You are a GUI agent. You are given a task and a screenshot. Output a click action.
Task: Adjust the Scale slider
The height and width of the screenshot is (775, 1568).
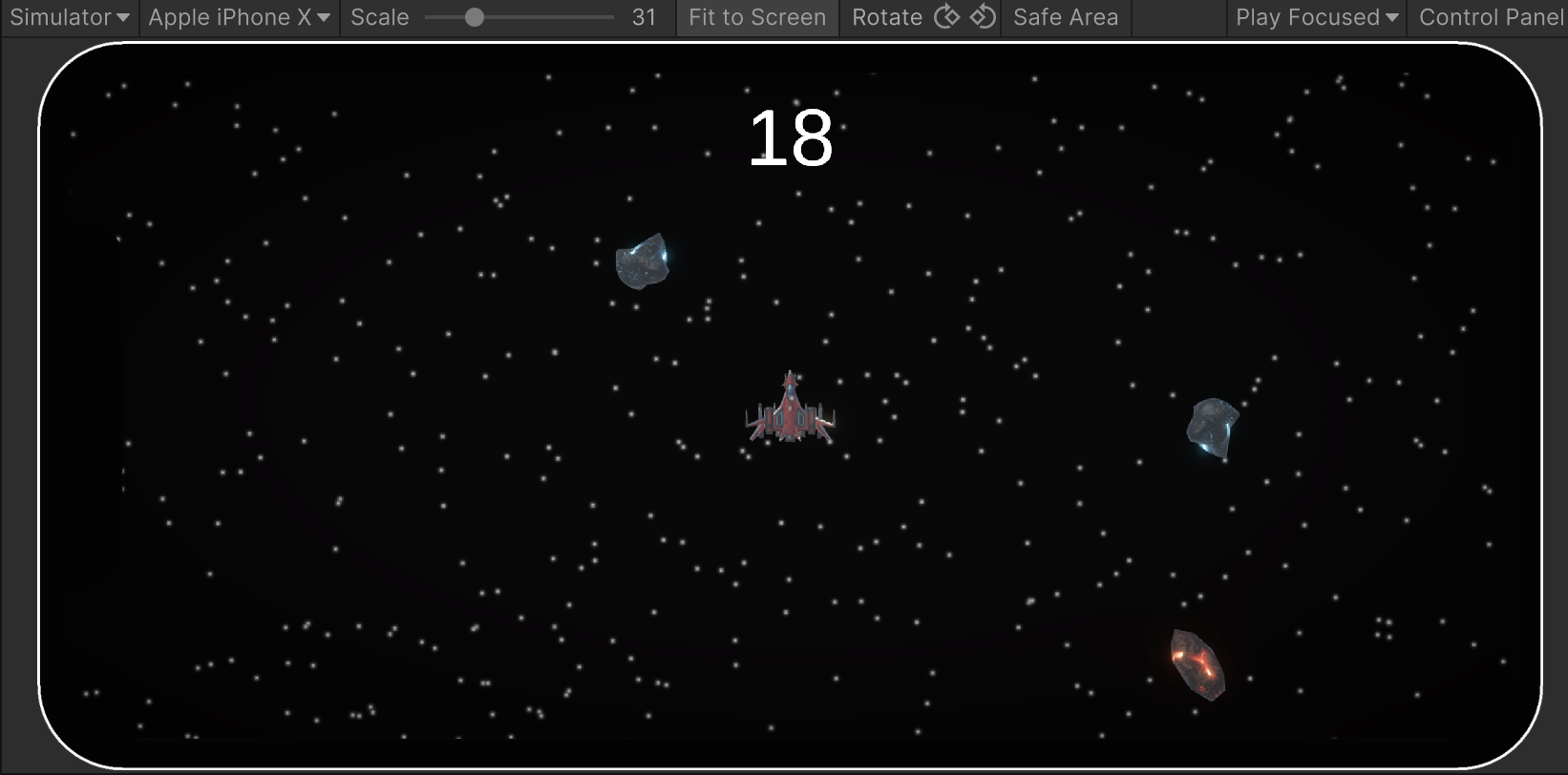[476, 16]
